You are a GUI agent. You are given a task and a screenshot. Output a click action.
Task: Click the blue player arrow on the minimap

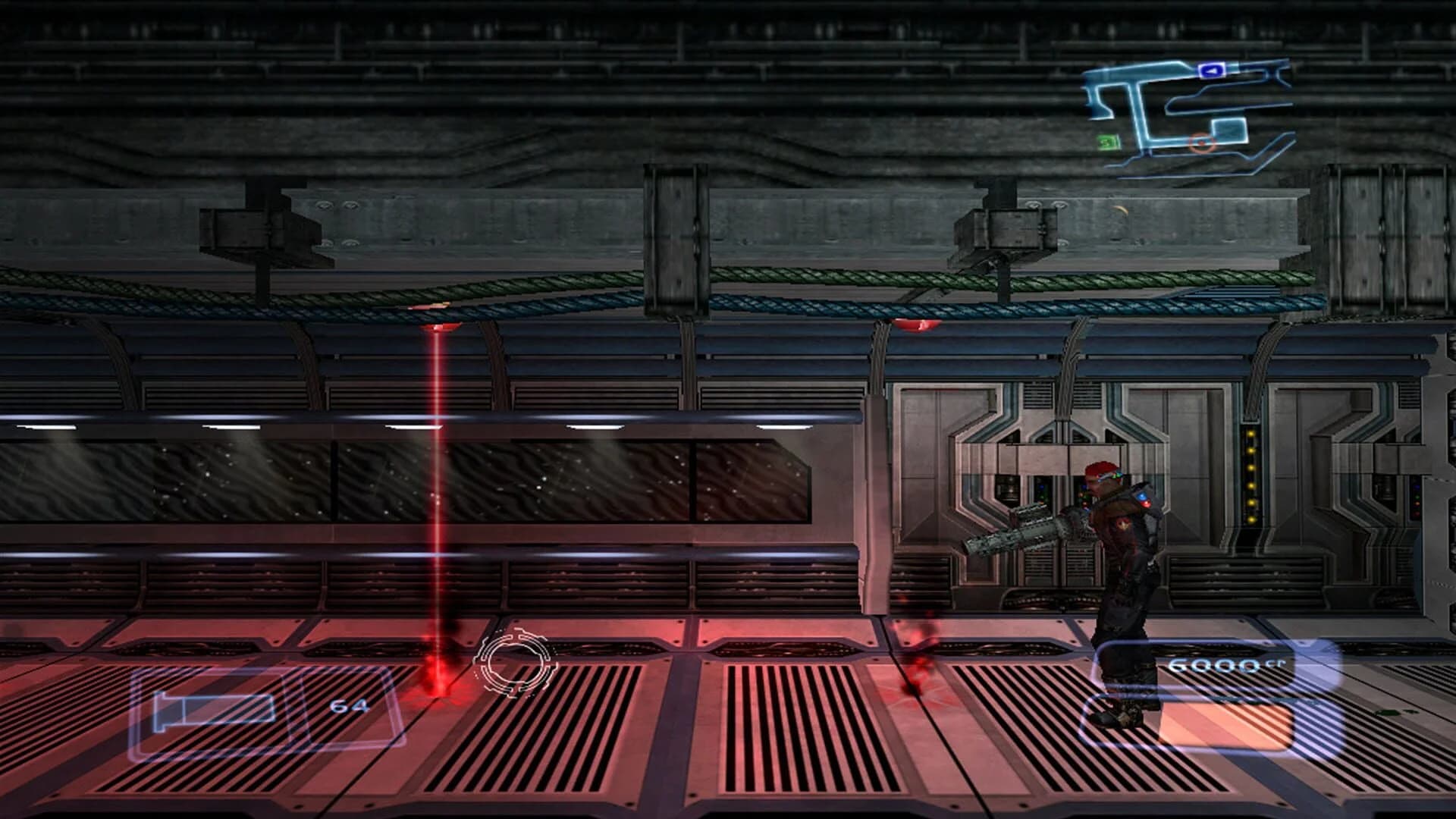pyautogui.click(x=1210, y=71)
